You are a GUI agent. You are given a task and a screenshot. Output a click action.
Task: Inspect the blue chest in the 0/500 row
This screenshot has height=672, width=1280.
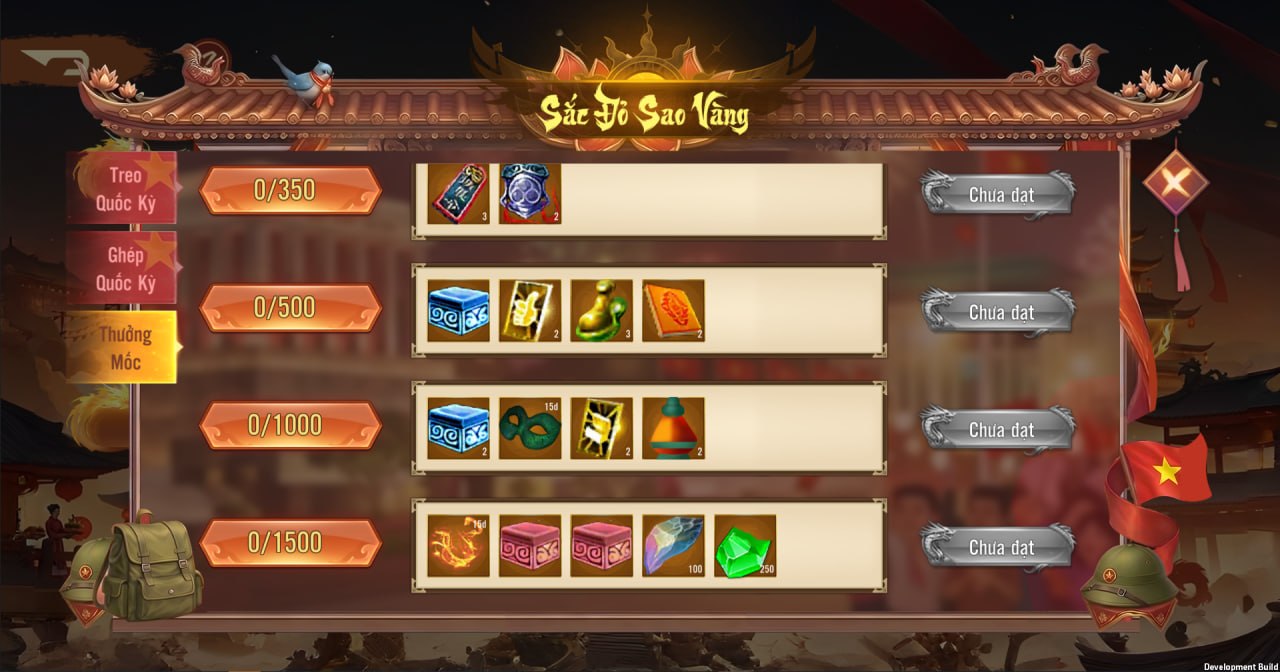[459, 311]
